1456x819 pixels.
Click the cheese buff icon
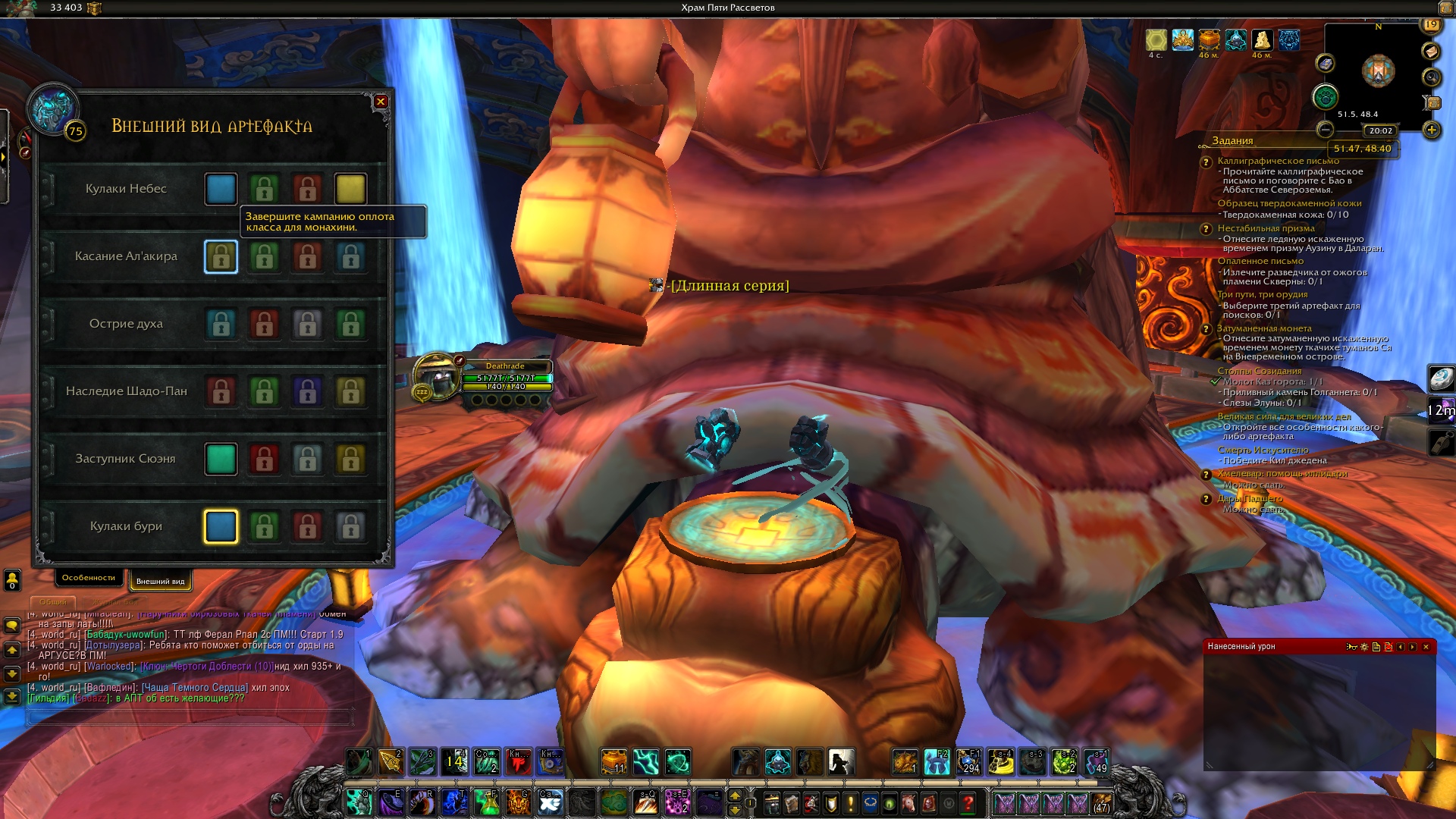(1262, 39)
